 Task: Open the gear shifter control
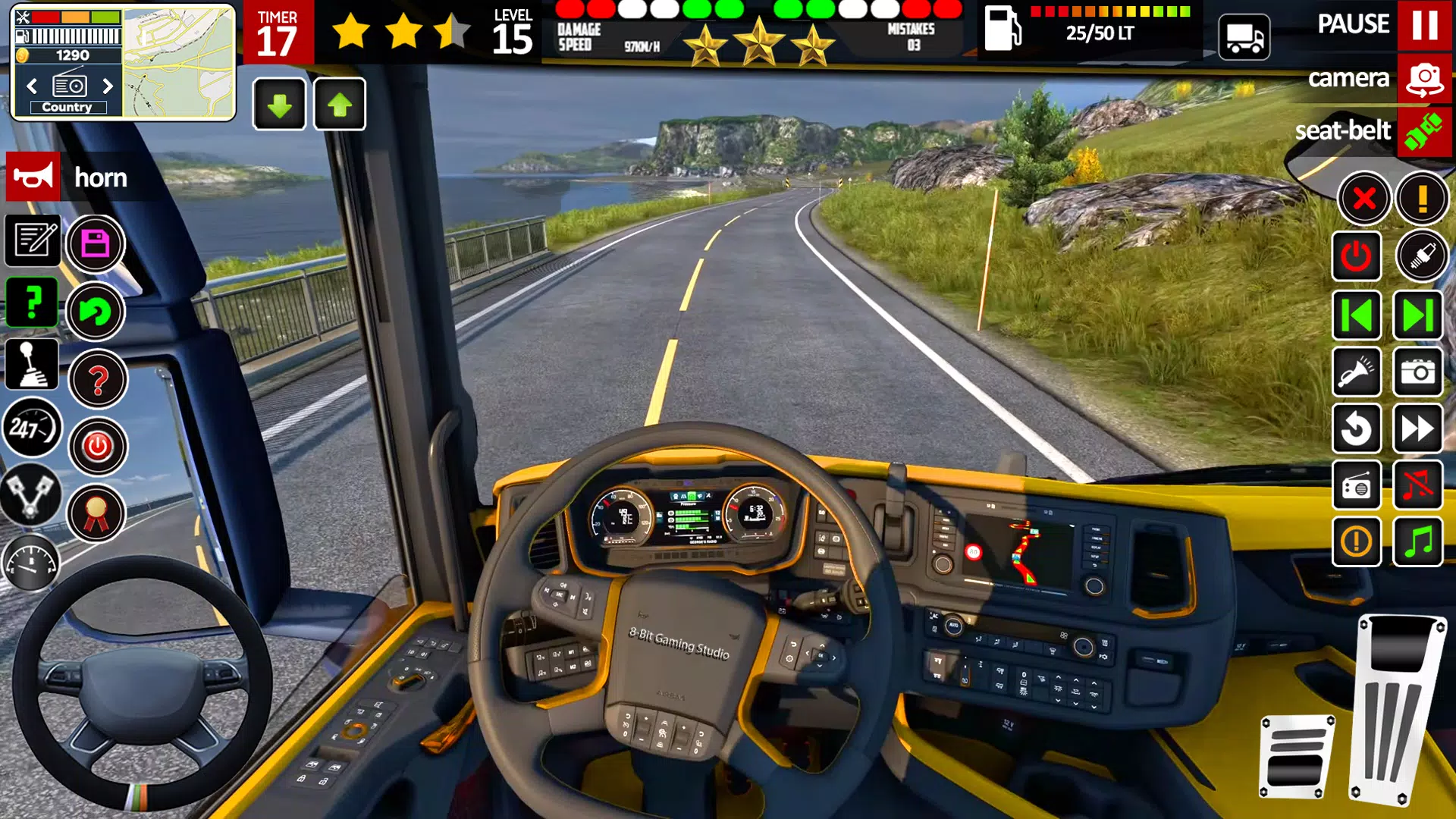33,362
